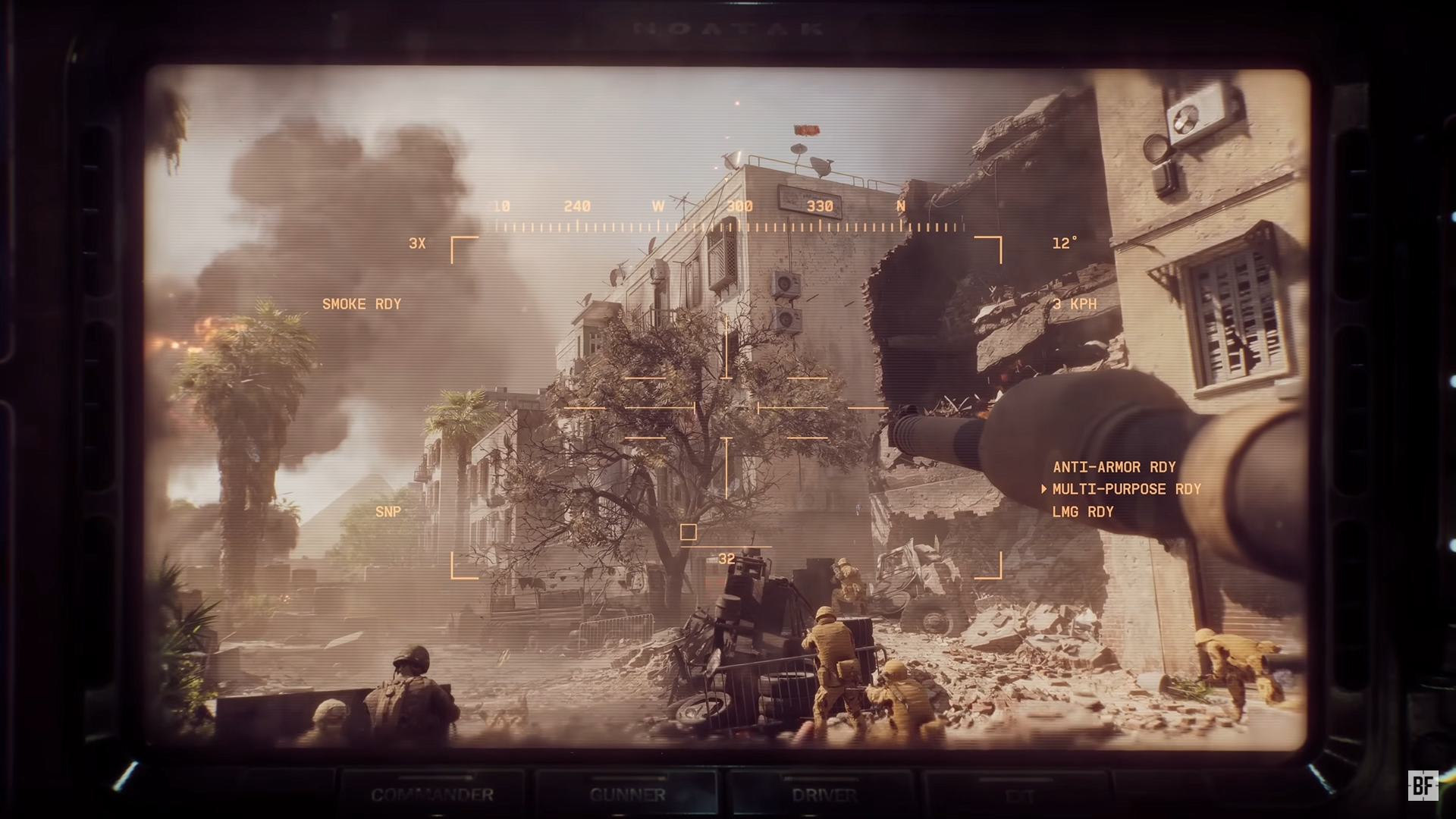Switch to LMG RDY weapon
The width and height of the screenshot is (1456, 819).
point(1083,512)
